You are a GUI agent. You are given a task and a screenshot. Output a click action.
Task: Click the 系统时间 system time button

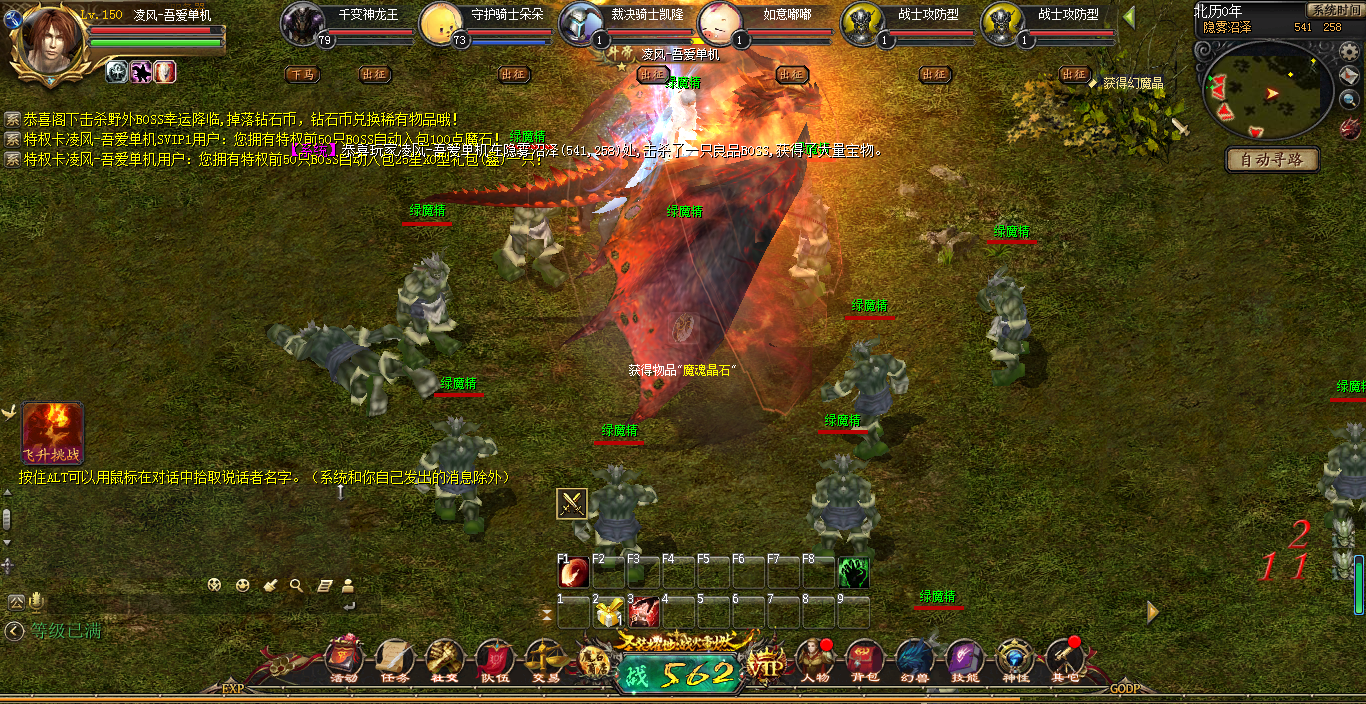tap(1334, 10)
